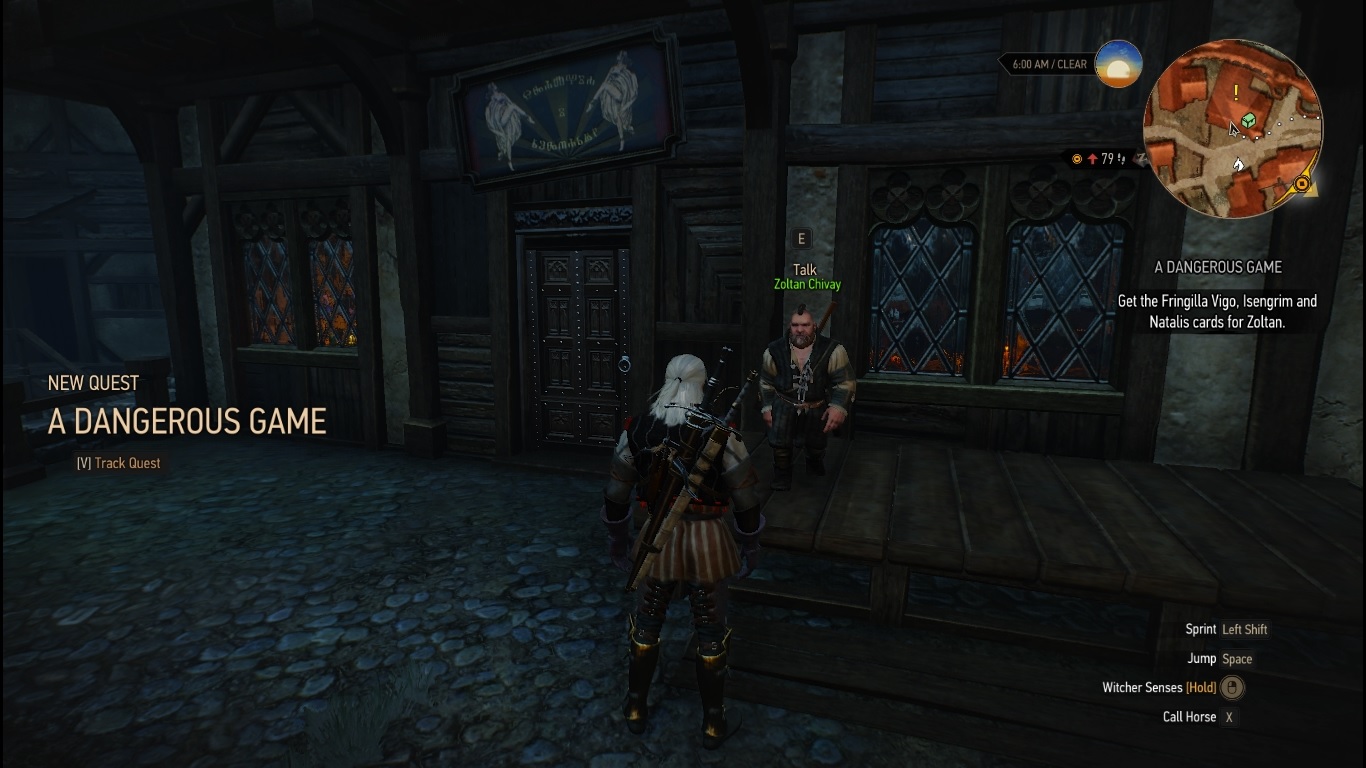Click the horse icon on the minimap
The image size is (1366, 768).
click(x=1241, y=163)
